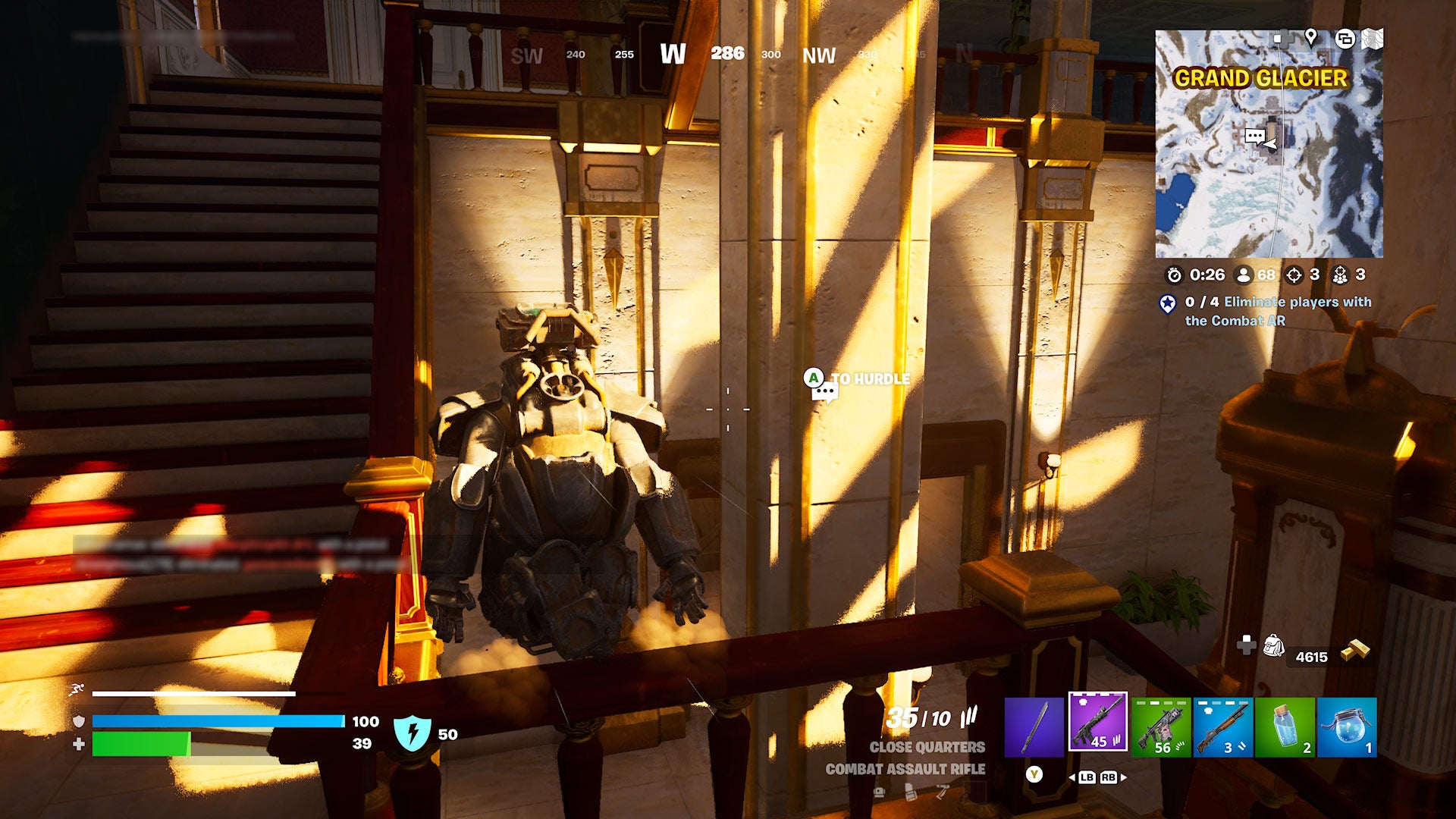Click the timer icon showing 0:26

(1175, 275)
